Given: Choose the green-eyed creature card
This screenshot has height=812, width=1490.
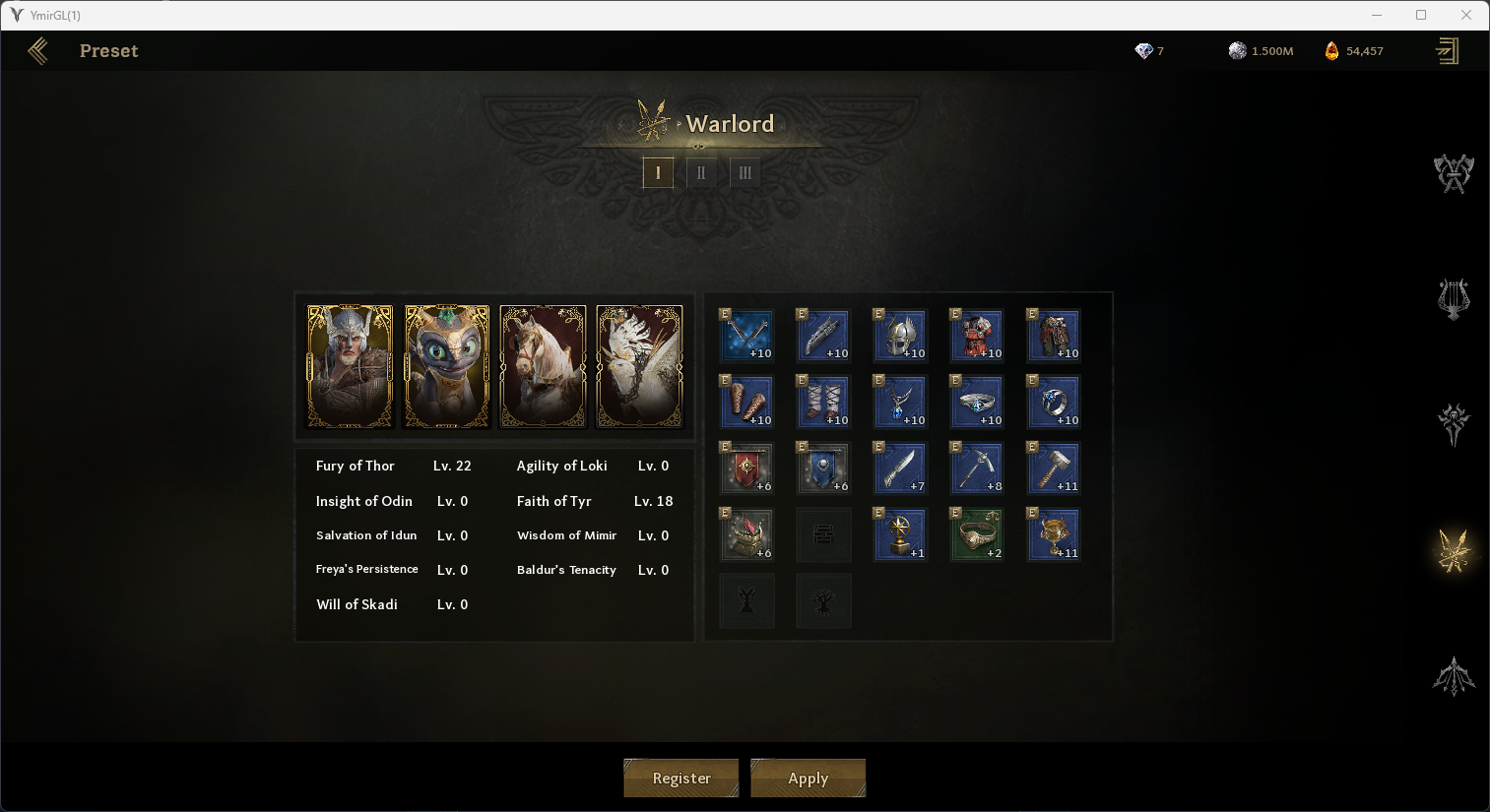Looking at the screenshot, I should click(x=447, y=366).
